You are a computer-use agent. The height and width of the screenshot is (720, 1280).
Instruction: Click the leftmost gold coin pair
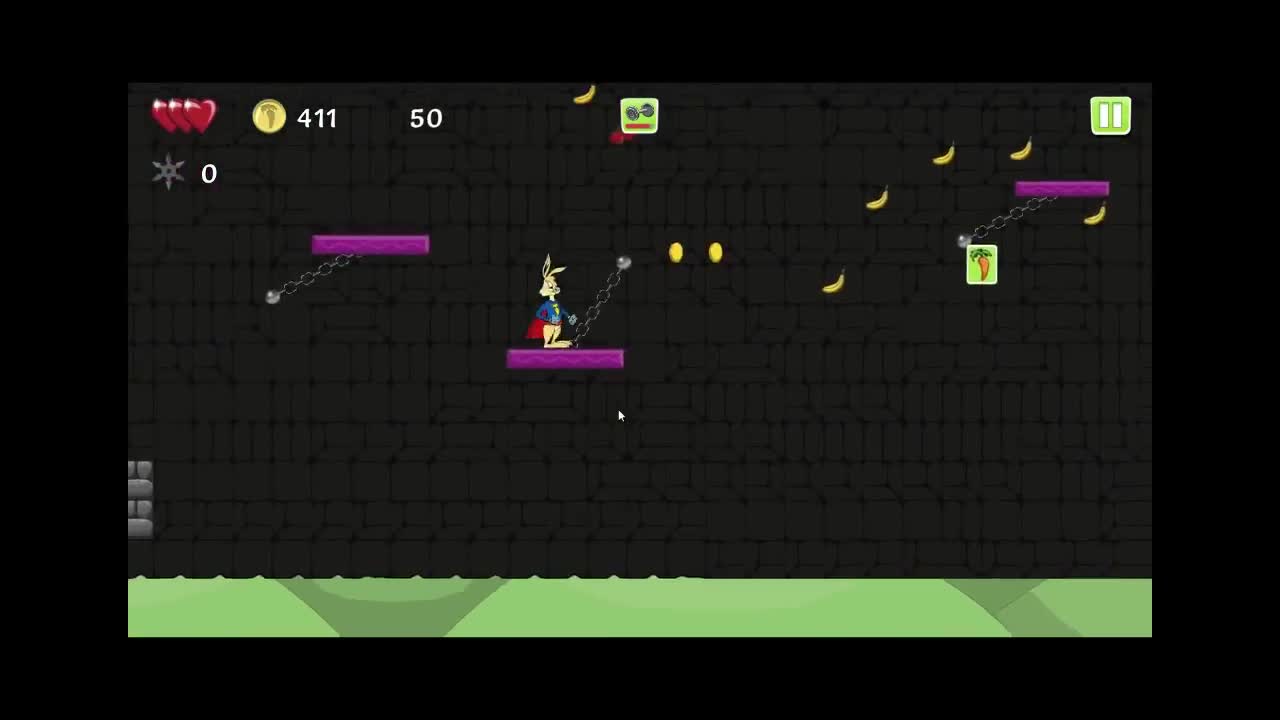click(676, 254)
